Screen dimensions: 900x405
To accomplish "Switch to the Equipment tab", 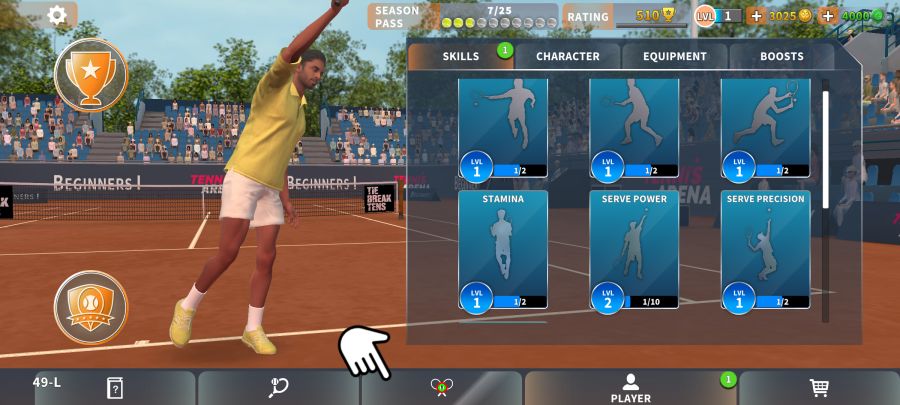I will pyautogui.click(x=674, y=57).
